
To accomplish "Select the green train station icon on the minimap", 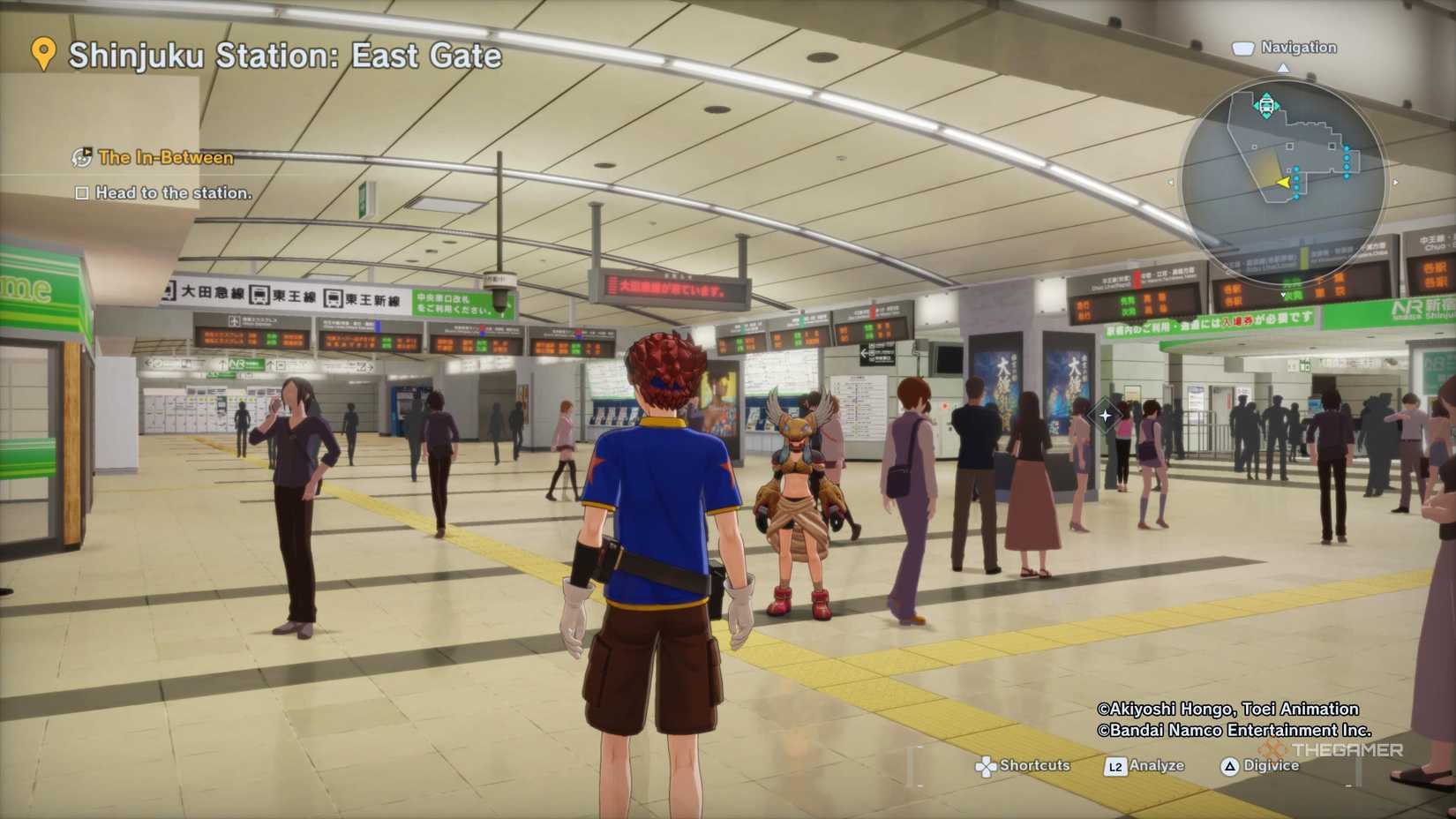I will 1265,104.
